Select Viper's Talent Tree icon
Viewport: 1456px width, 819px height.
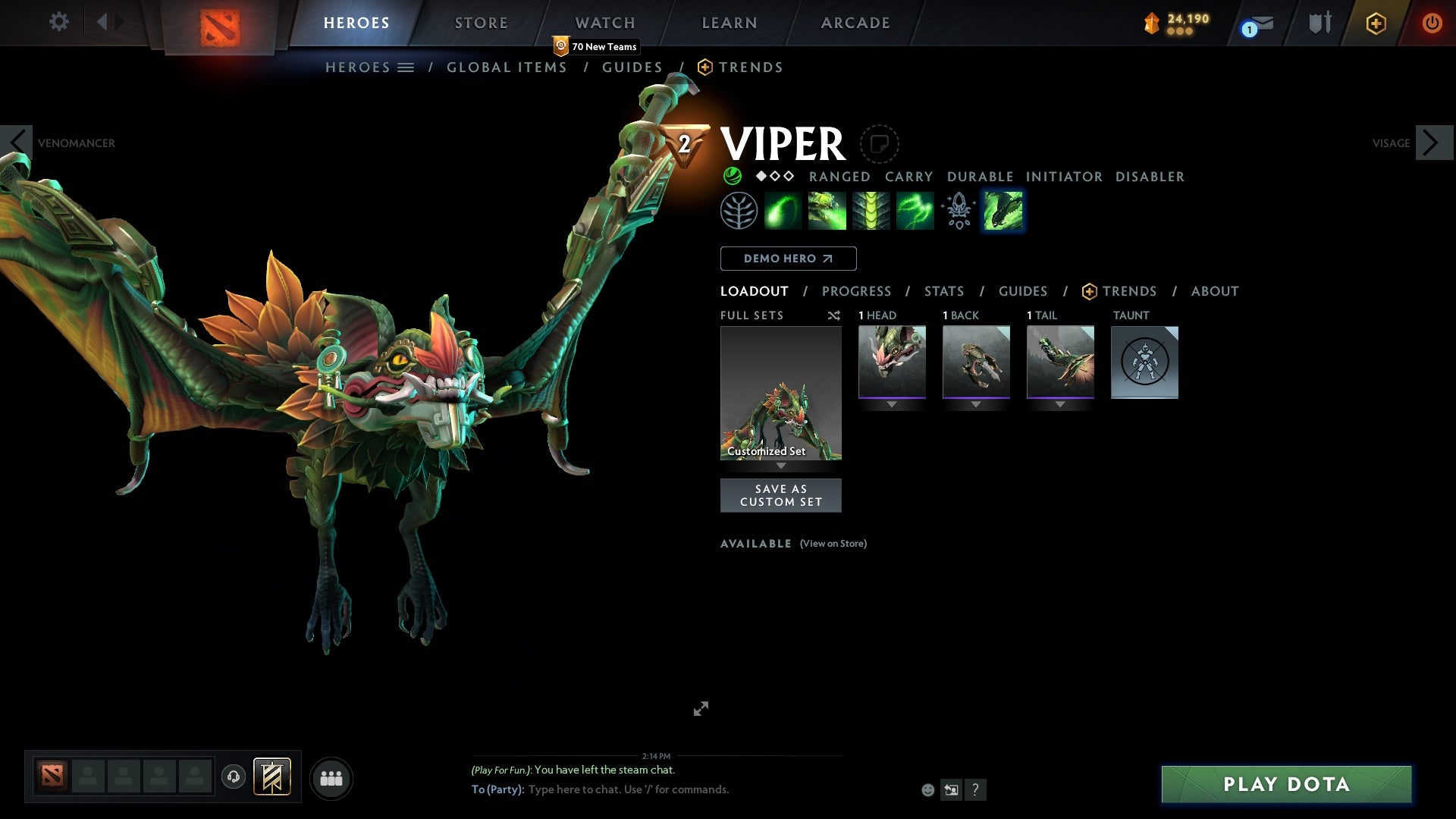[739, 210]
